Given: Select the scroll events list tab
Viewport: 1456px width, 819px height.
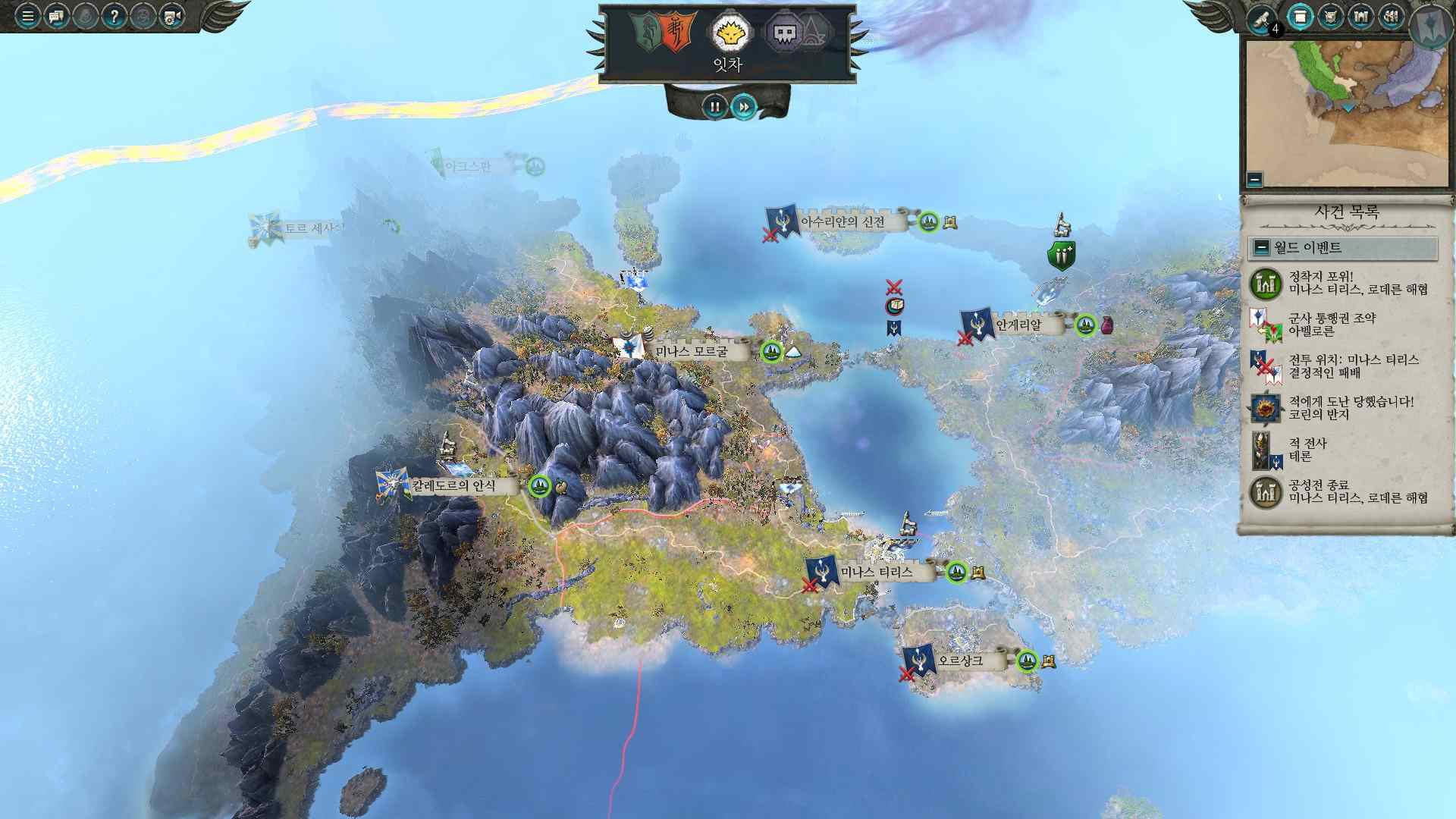Looking at the screenshot, I should 1301,17.
